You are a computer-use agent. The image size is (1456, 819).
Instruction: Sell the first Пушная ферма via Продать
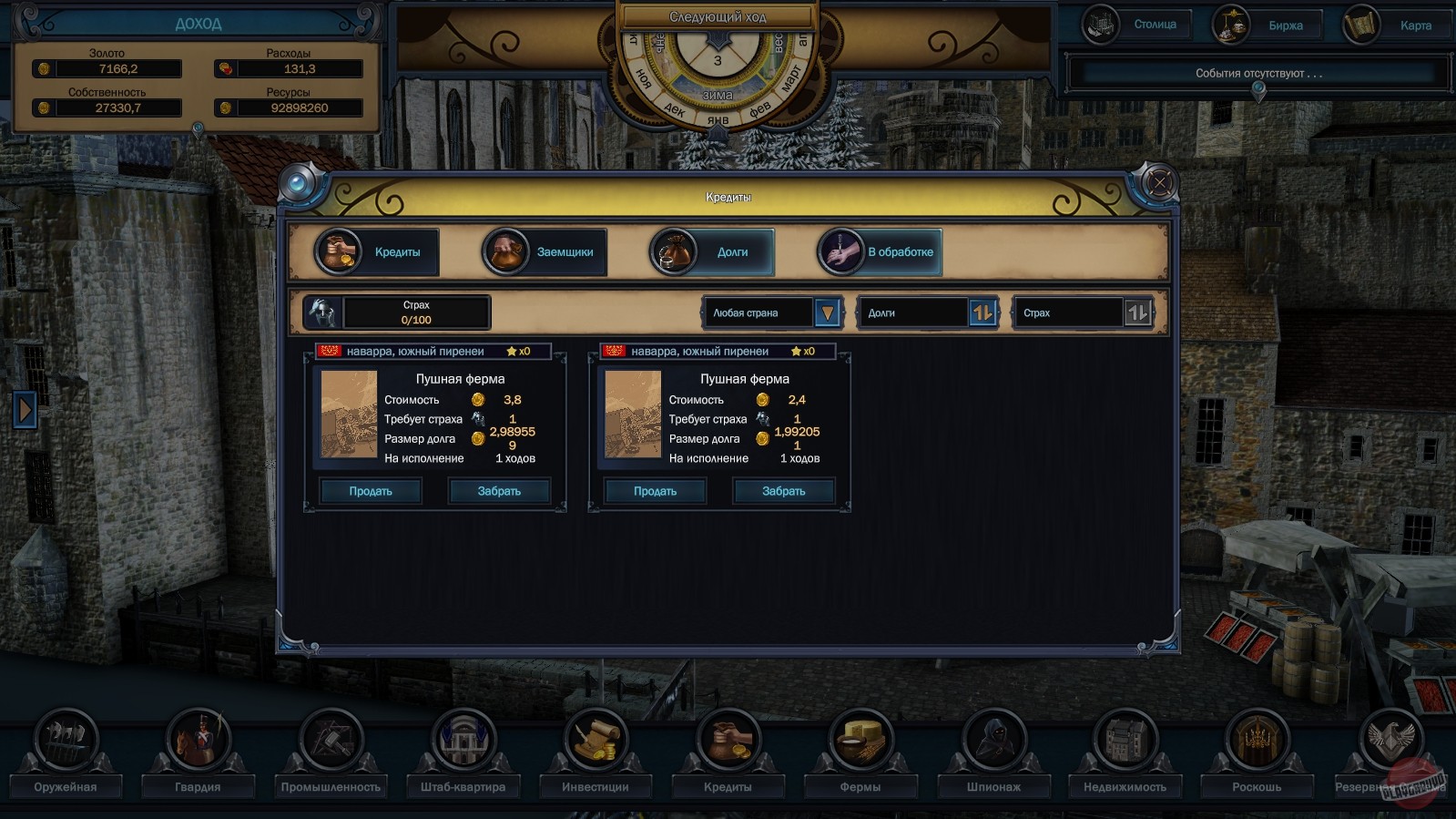coord(369,490)
